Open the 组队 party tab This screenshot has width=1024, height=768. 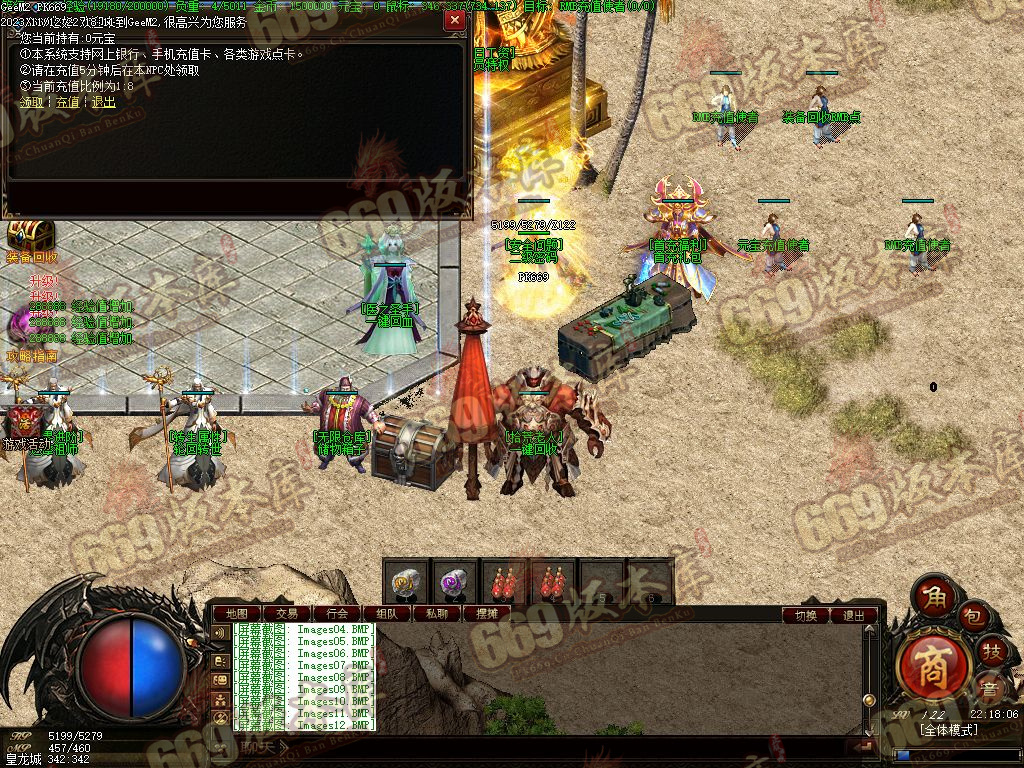click(x=387, y=614)
